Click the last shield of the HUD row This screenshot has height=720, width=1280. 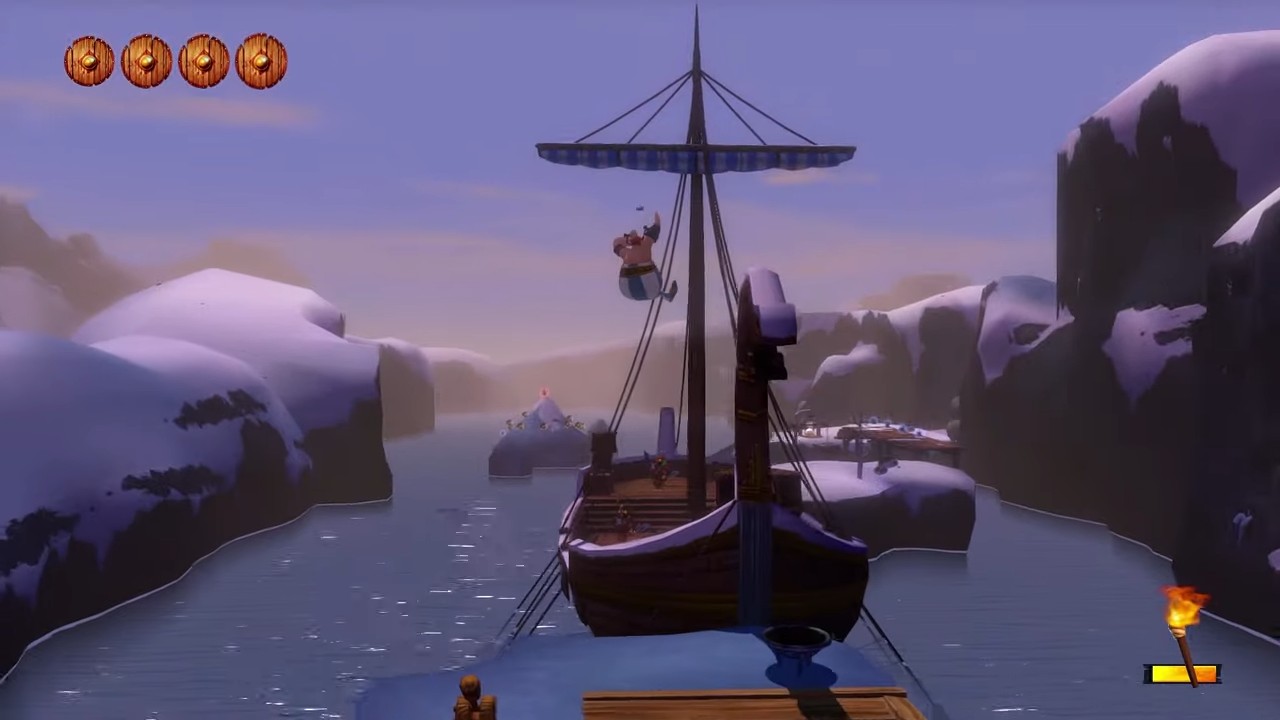261,62
